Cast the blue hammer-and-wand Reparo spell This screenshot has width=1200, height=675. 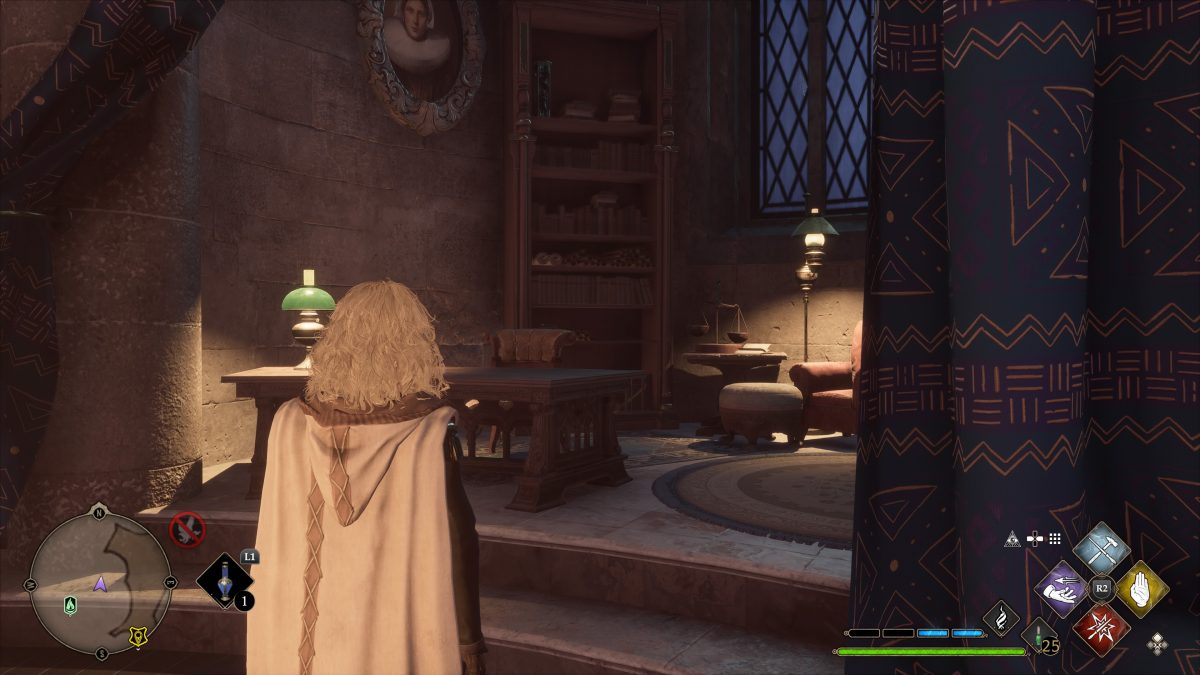pyautogui.click(x=1101, y=549)
